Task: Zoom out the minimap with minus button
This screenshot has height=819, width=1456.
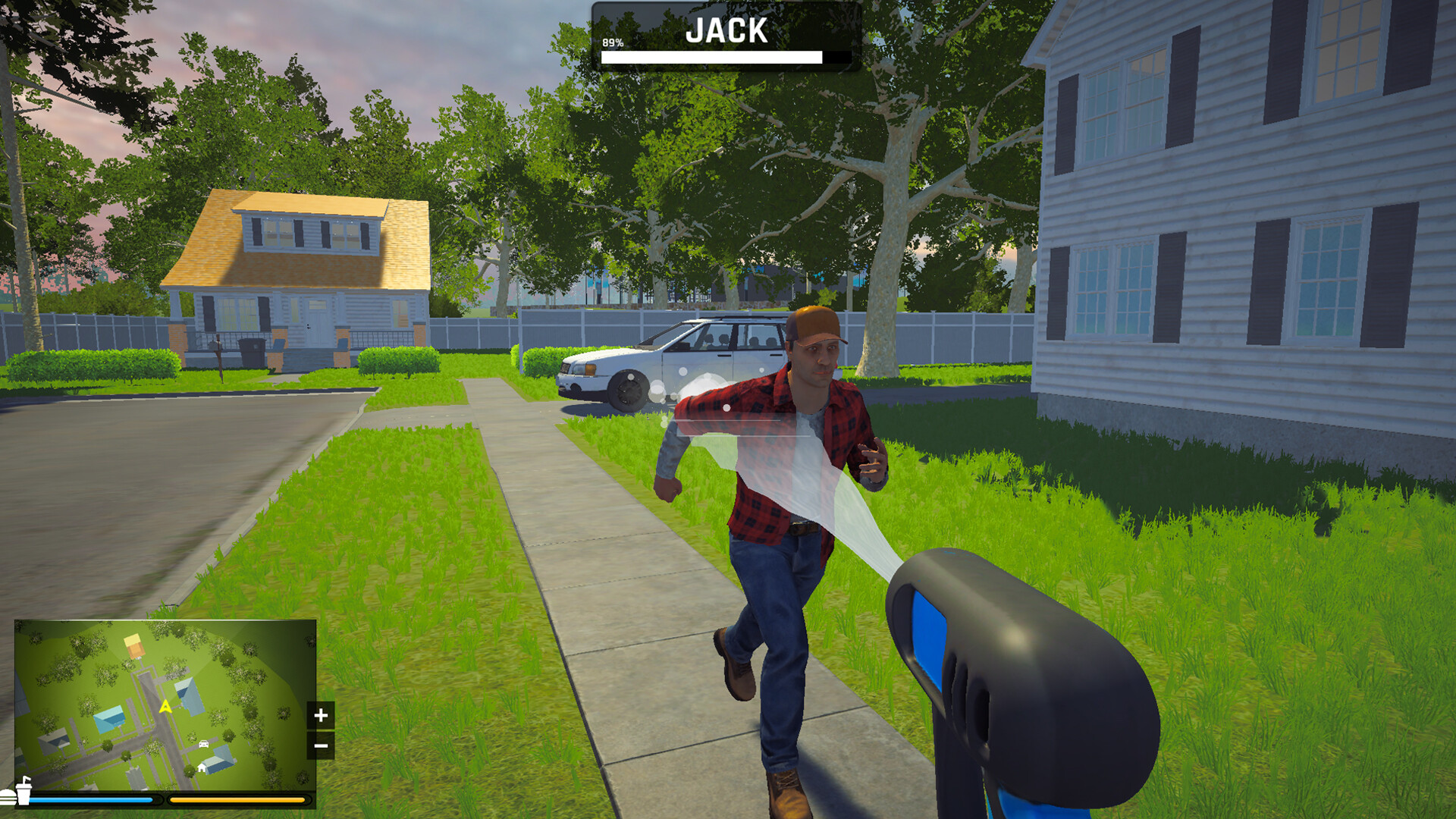Action: [321, 746]
